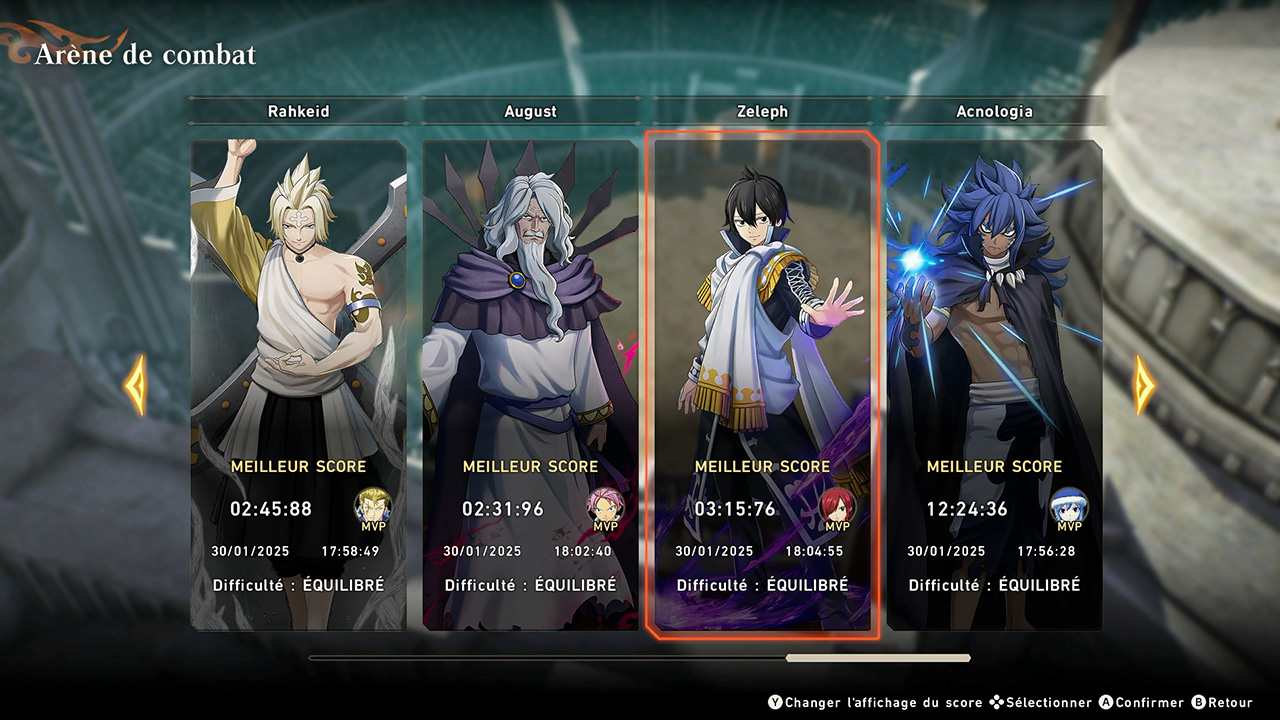Pick the highlighted Zeleph battle card
Image resolution: width=1280 pixels, height=720 pixels.
(762, 385)
